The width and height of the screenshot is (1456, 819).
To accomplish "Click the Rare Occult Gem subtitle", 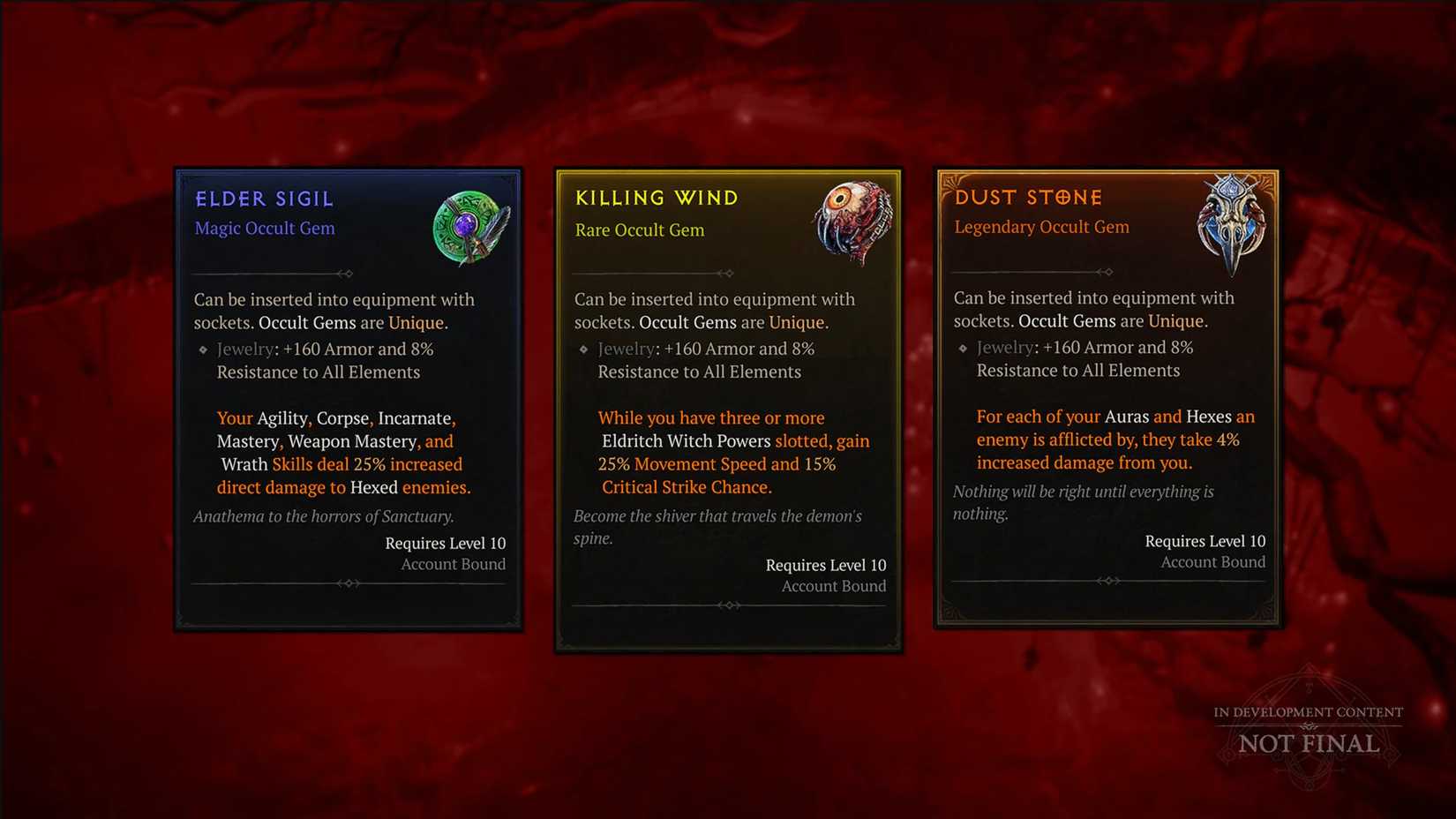I will pos(640,229).
